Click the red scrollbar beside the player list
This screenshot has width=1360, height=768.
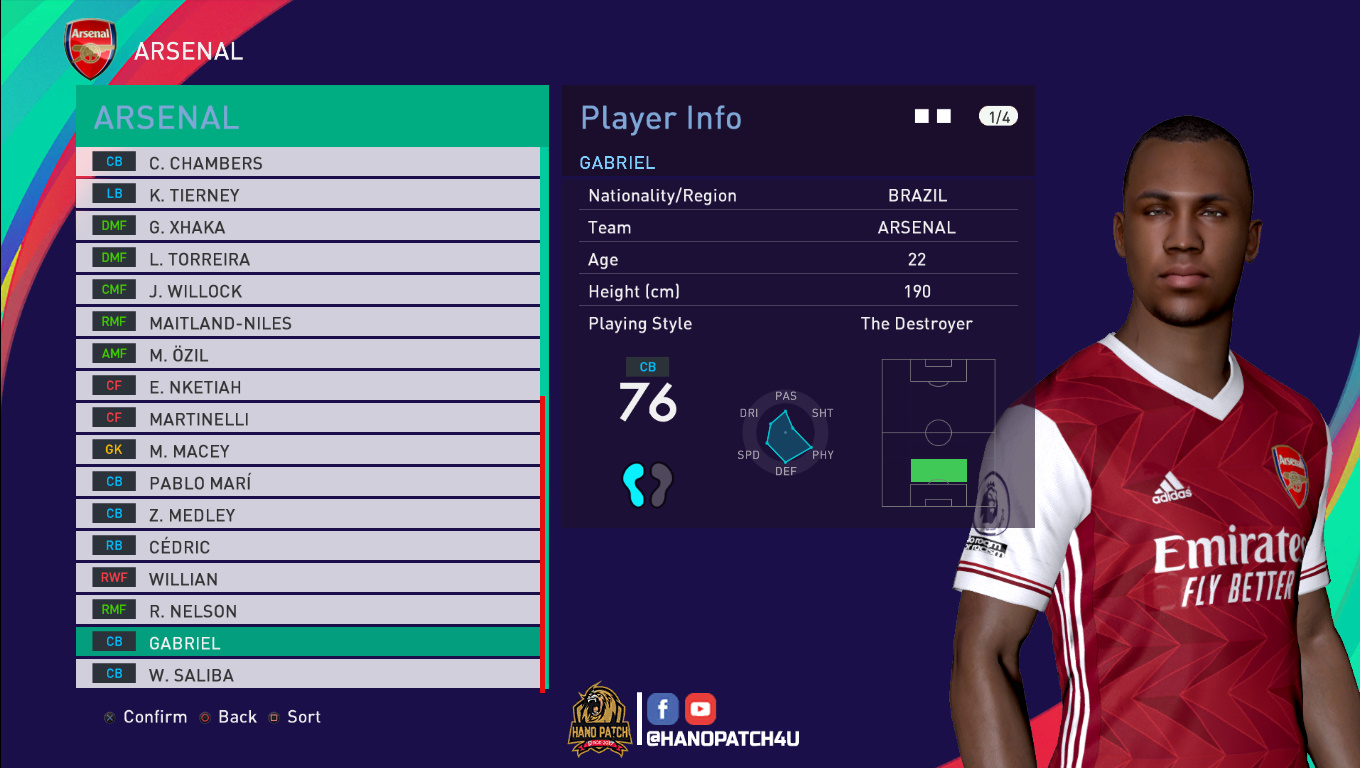543,545
